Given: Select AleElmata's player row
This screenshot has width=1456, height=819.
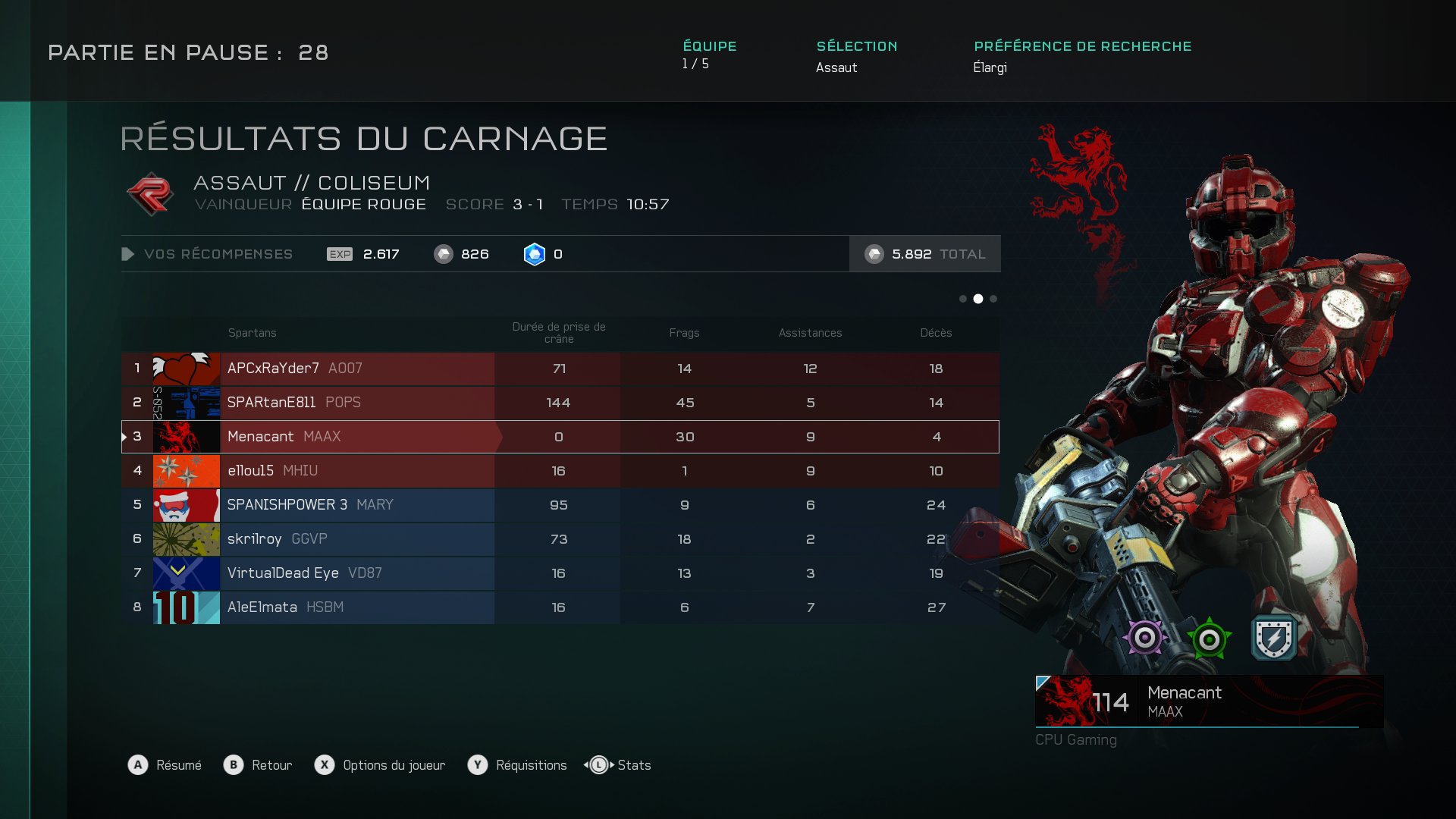Looking at the screenshot, I should pos(560,607).
